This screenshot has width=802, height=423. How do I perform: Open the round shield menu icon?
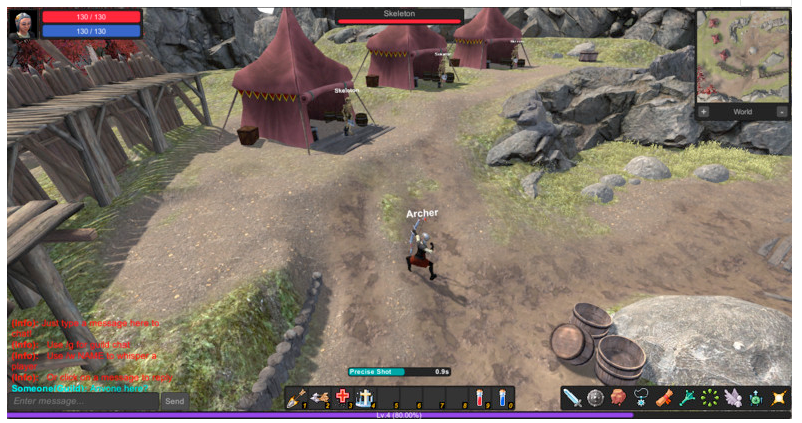595,398
